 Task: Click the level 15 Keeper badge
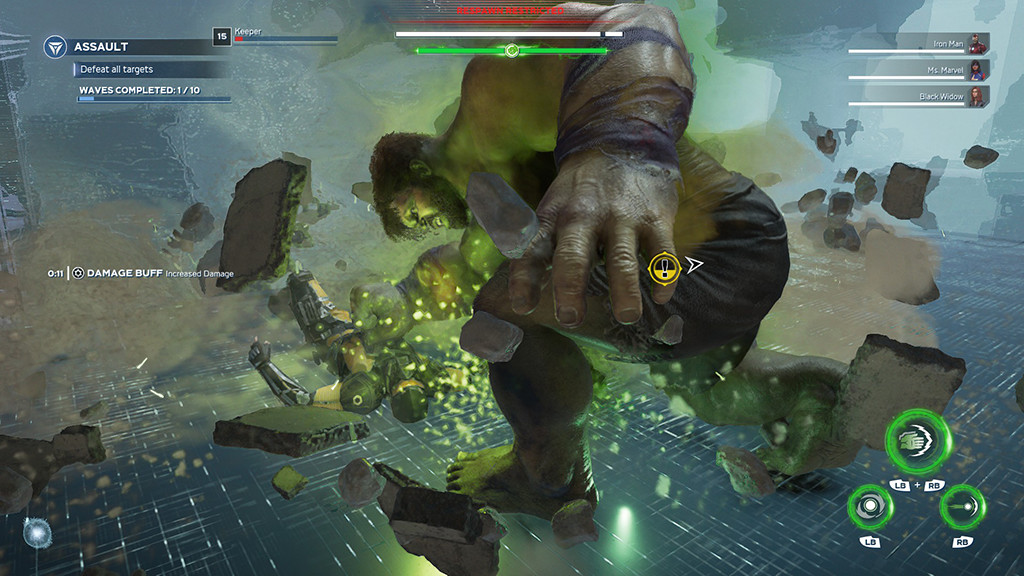tap(221, 37)
